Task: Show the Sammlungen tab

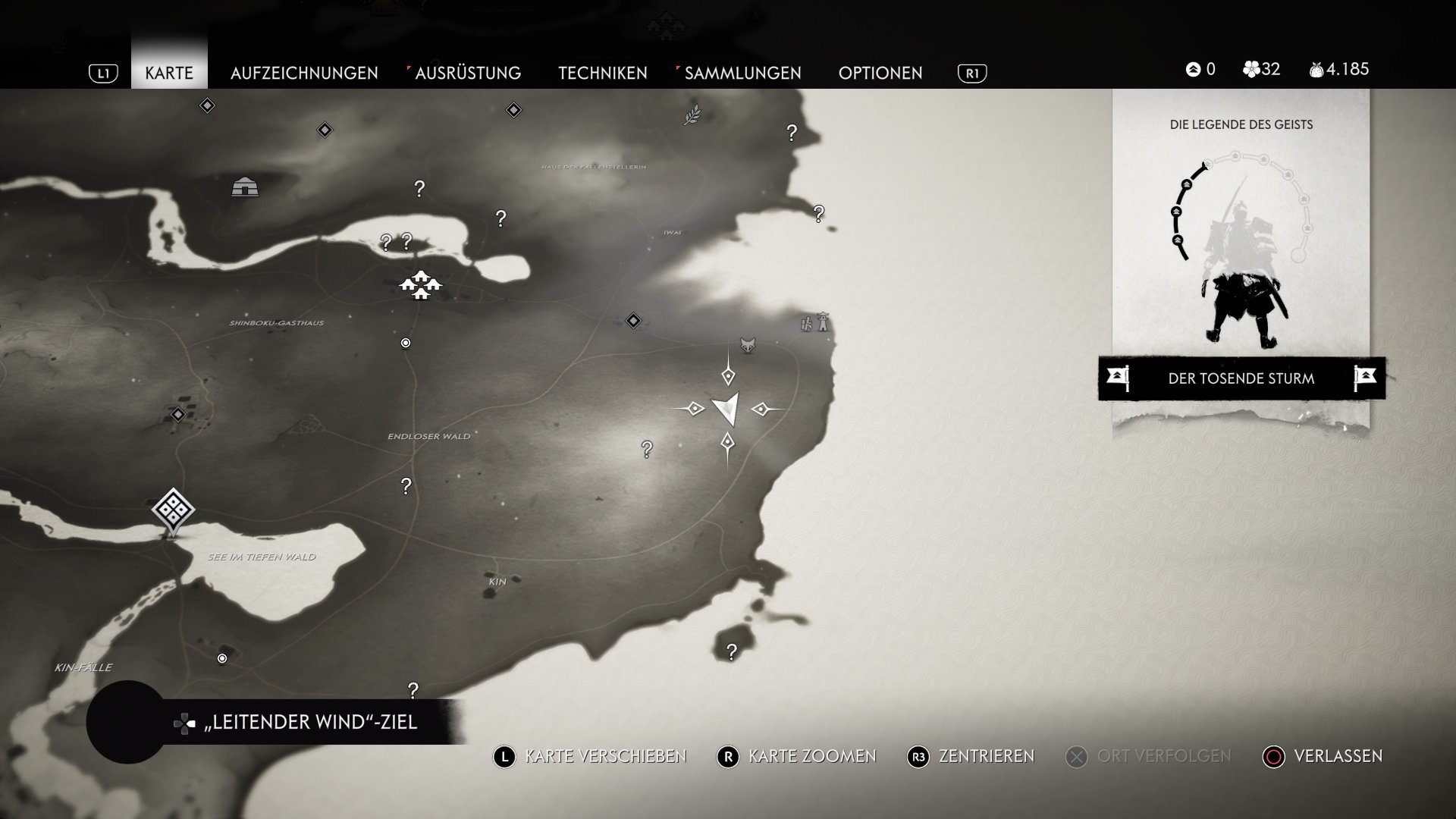Action: [x=742, y=73]
